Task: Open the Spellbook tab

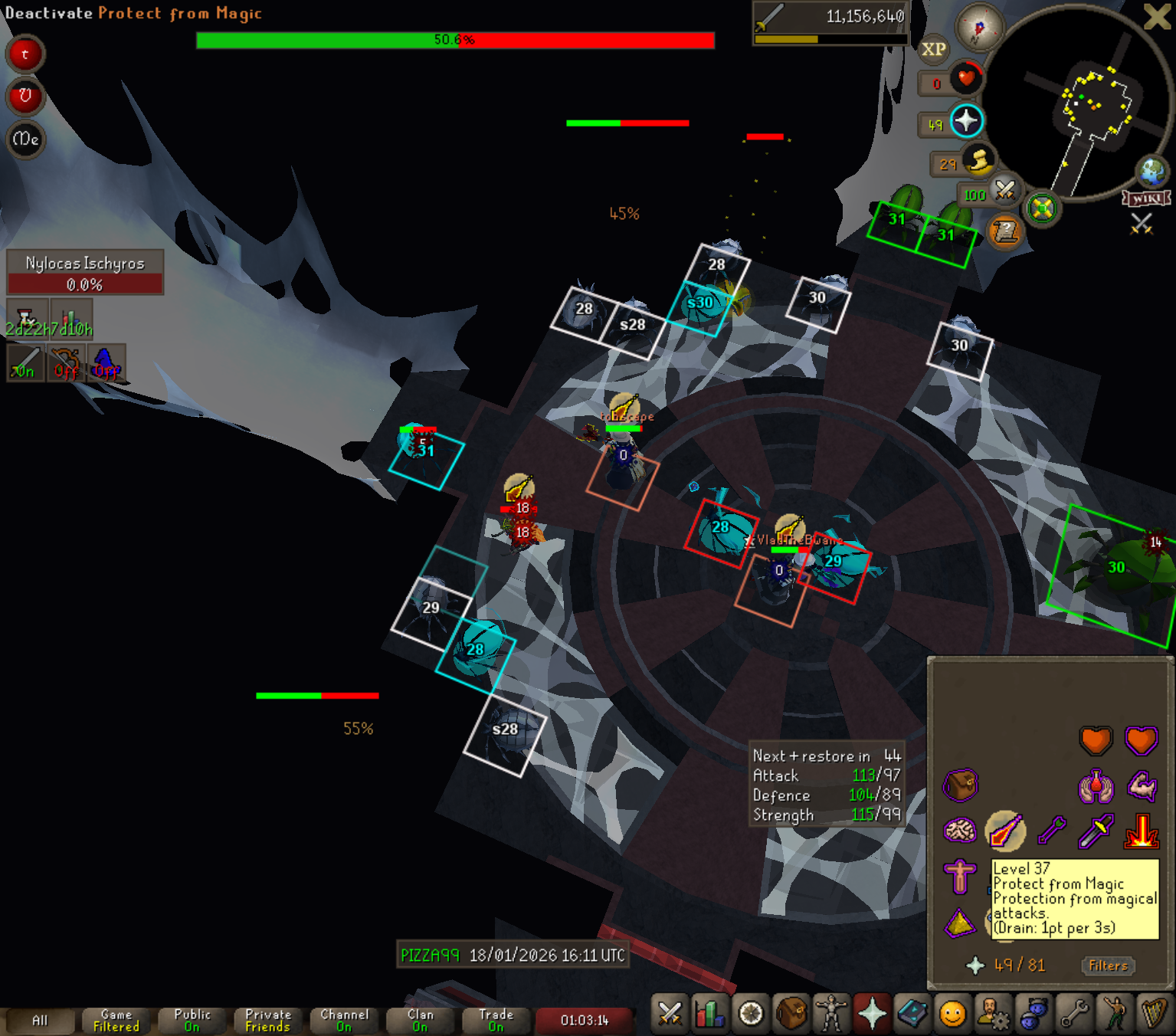Action: click(x=912, y=1014)
